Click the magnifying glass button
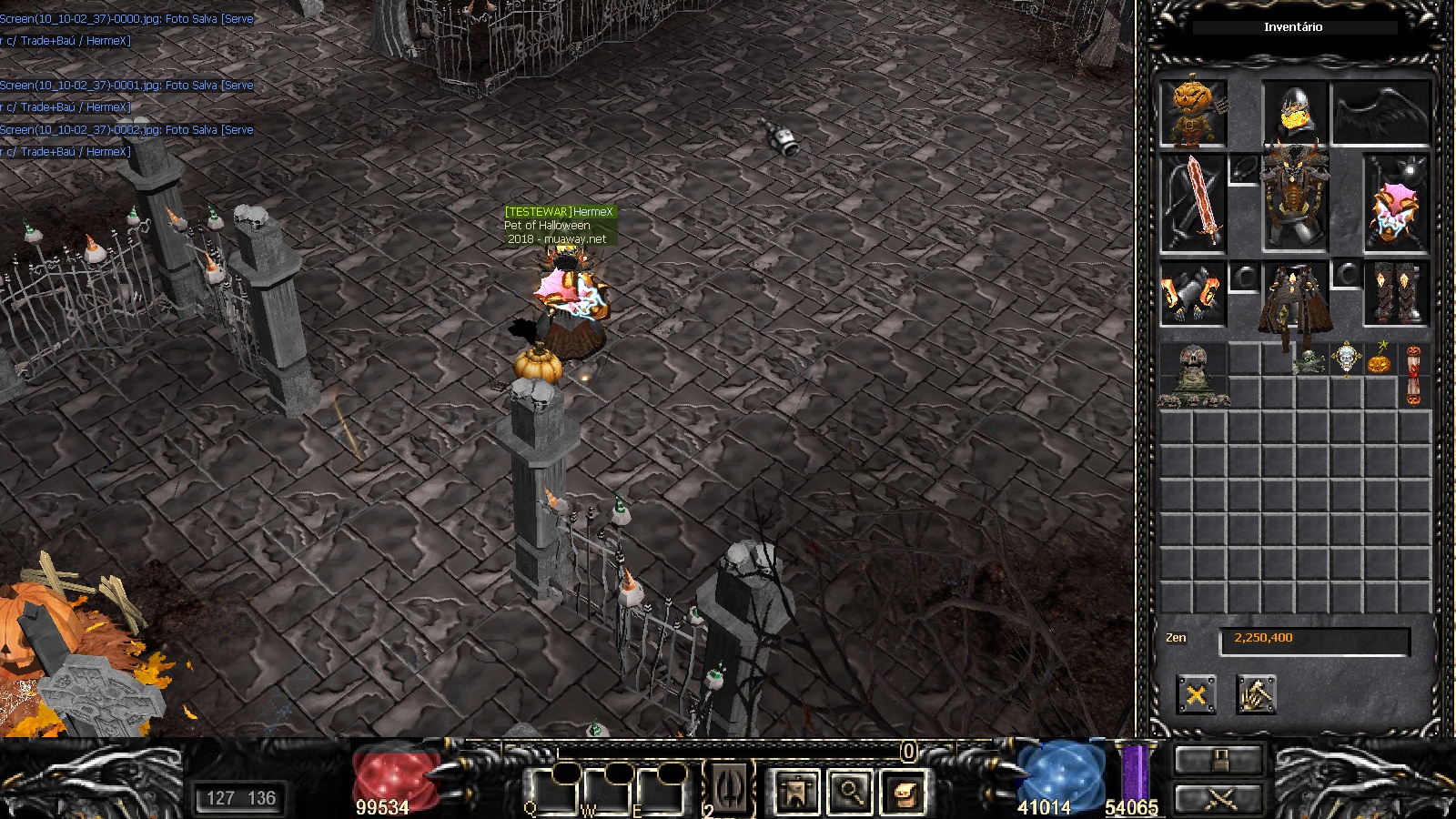The width and height of the screenshot is (1456, 819). coord(850,792)
